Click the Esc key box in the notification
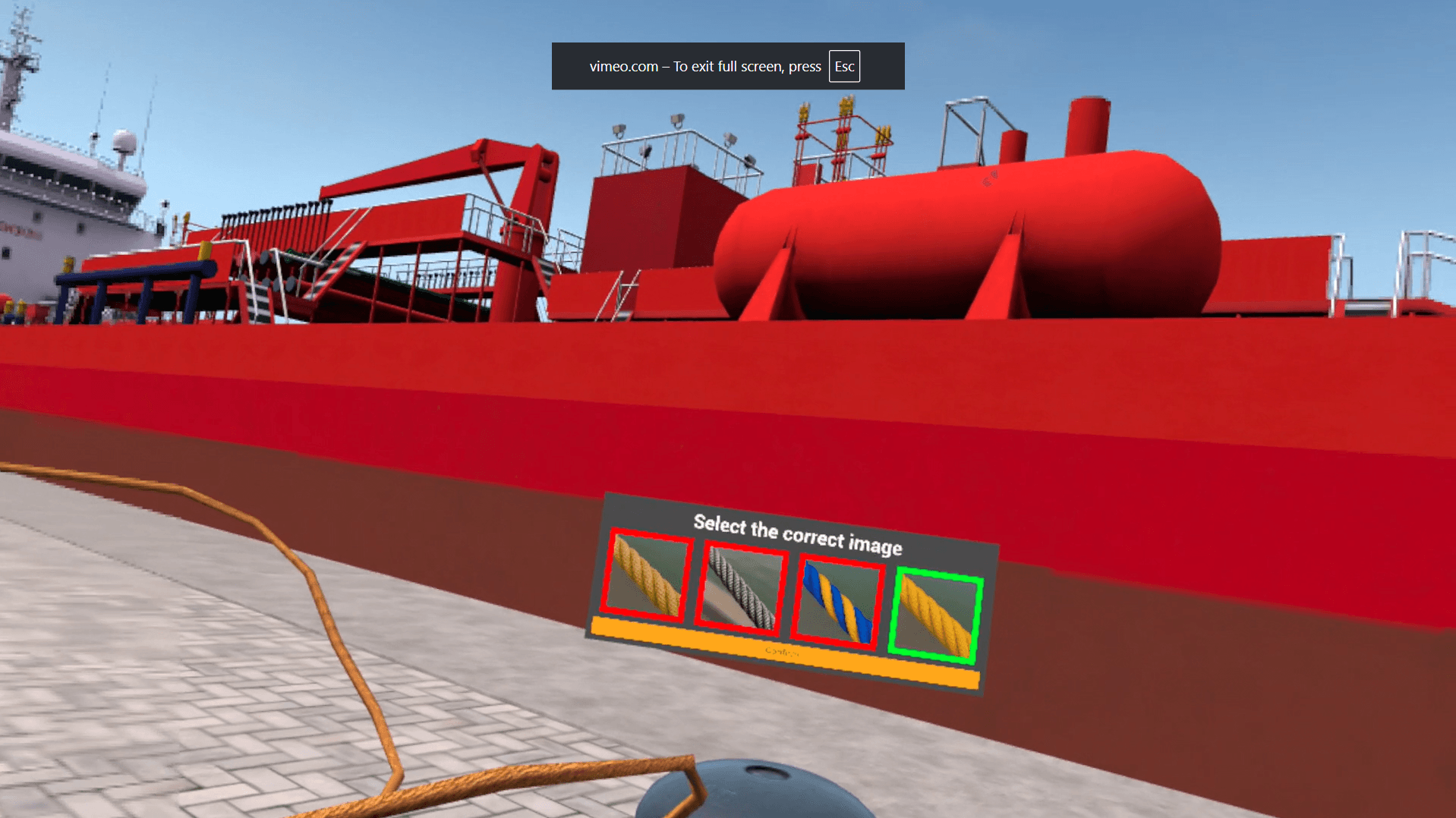The width and height of the screenshot is (1456, 818). (844, 66)
